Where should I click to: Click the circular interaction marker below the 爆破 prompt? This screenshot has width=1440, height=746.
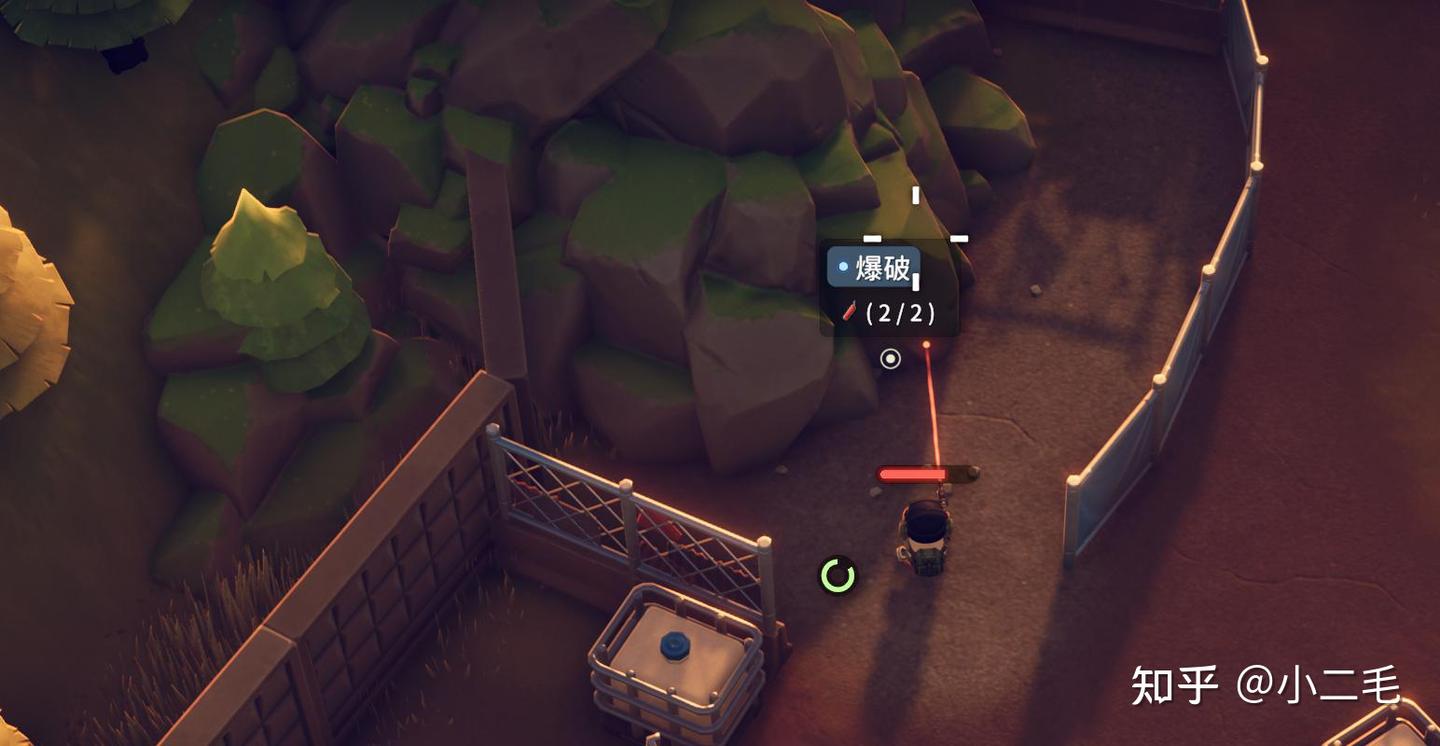tap(890, 358)
